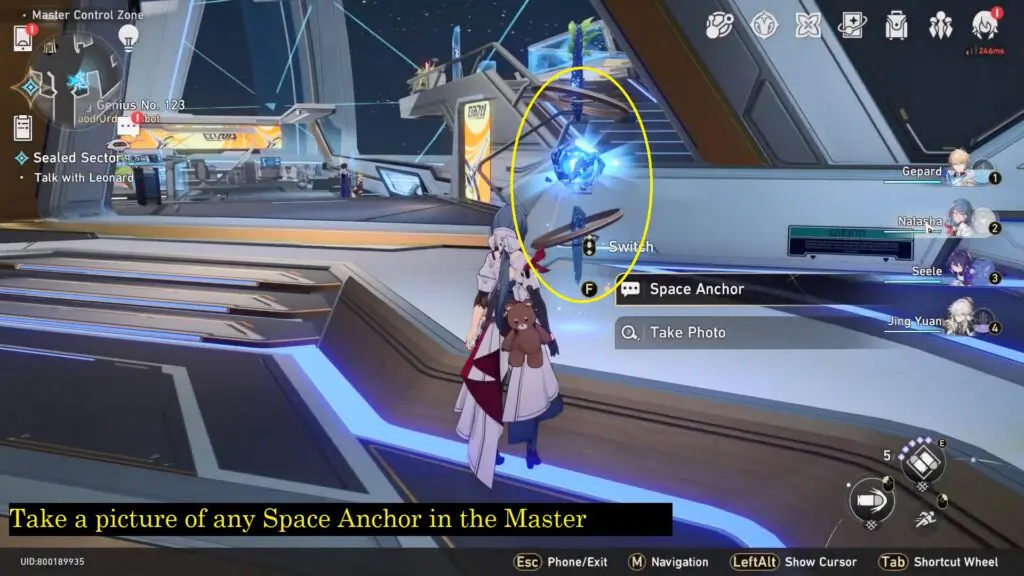Activate the Technique skill icon

coord(921,463)
